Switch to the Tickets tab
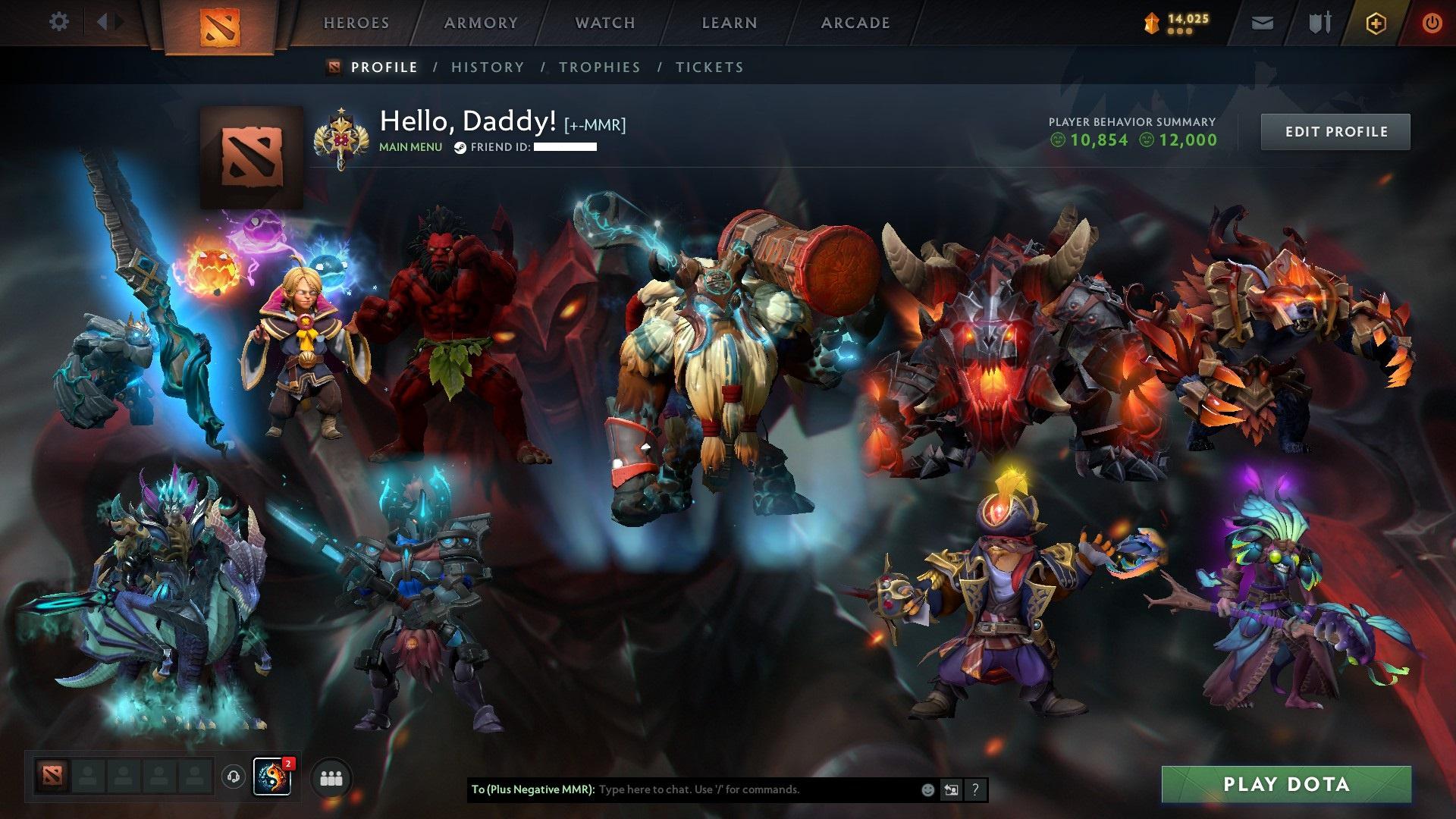Viewport: 1456px width, 819px height. 710,67
